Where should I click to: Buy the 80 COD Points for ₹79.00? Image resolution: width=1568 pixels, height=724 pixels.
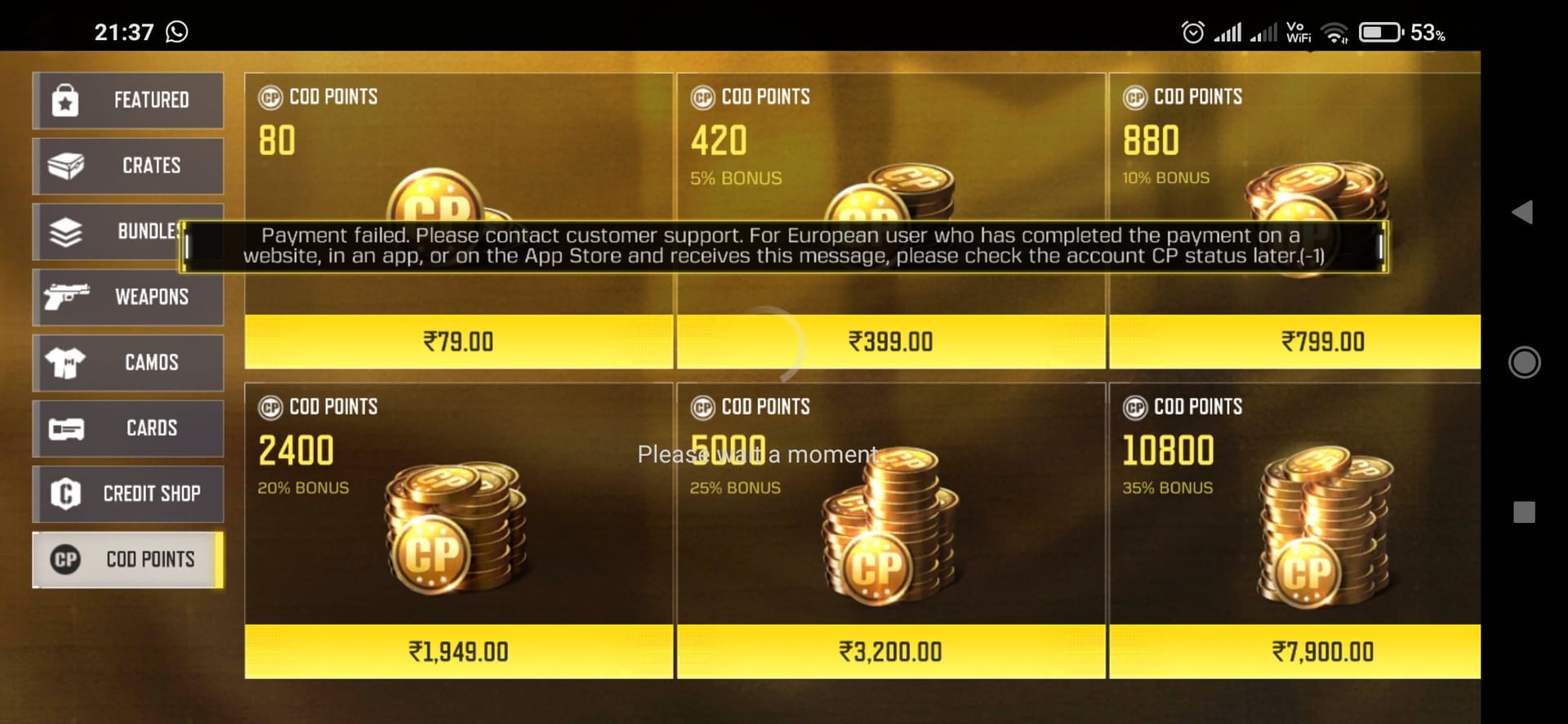click(x=457, y=341)
